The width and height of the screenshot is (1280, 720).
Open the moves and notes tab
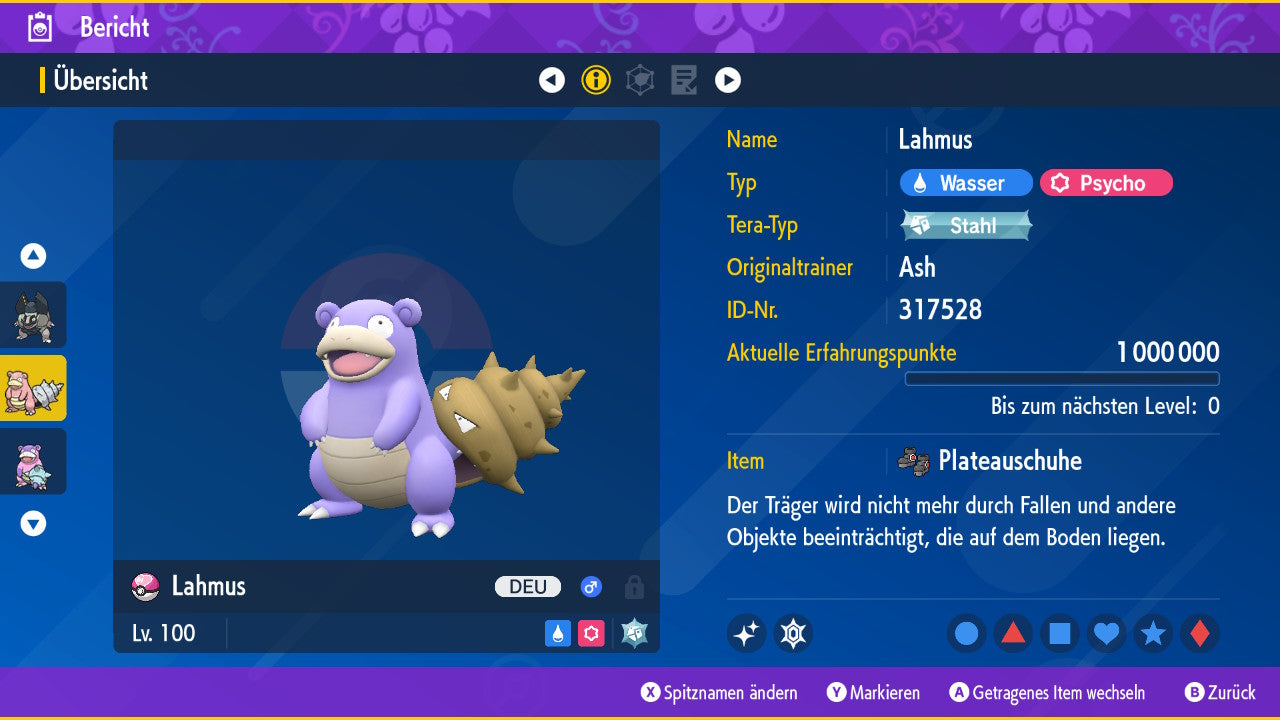coord(684,80)
